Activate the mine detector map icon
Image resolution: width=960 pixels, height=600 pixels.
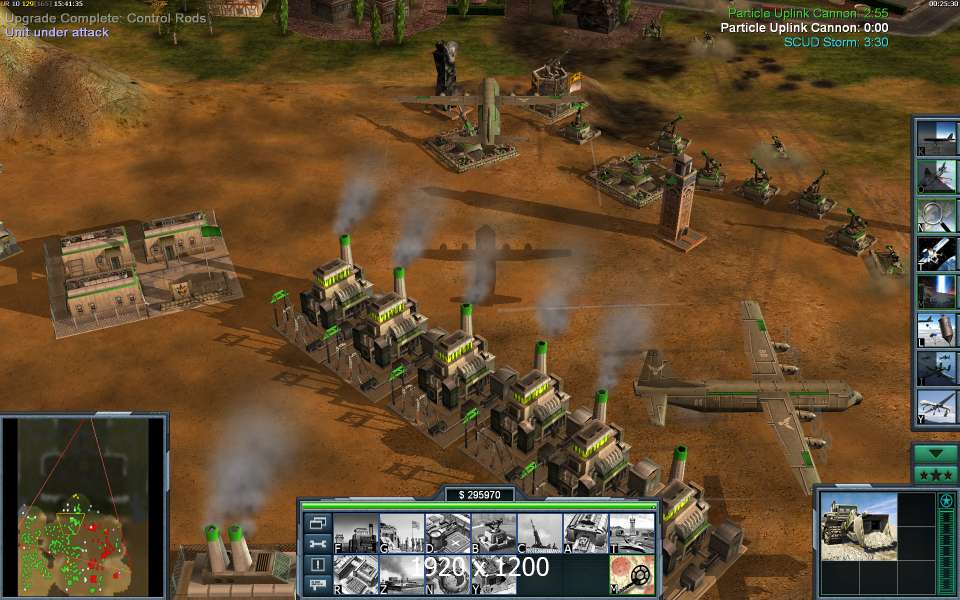pos(633,575)
